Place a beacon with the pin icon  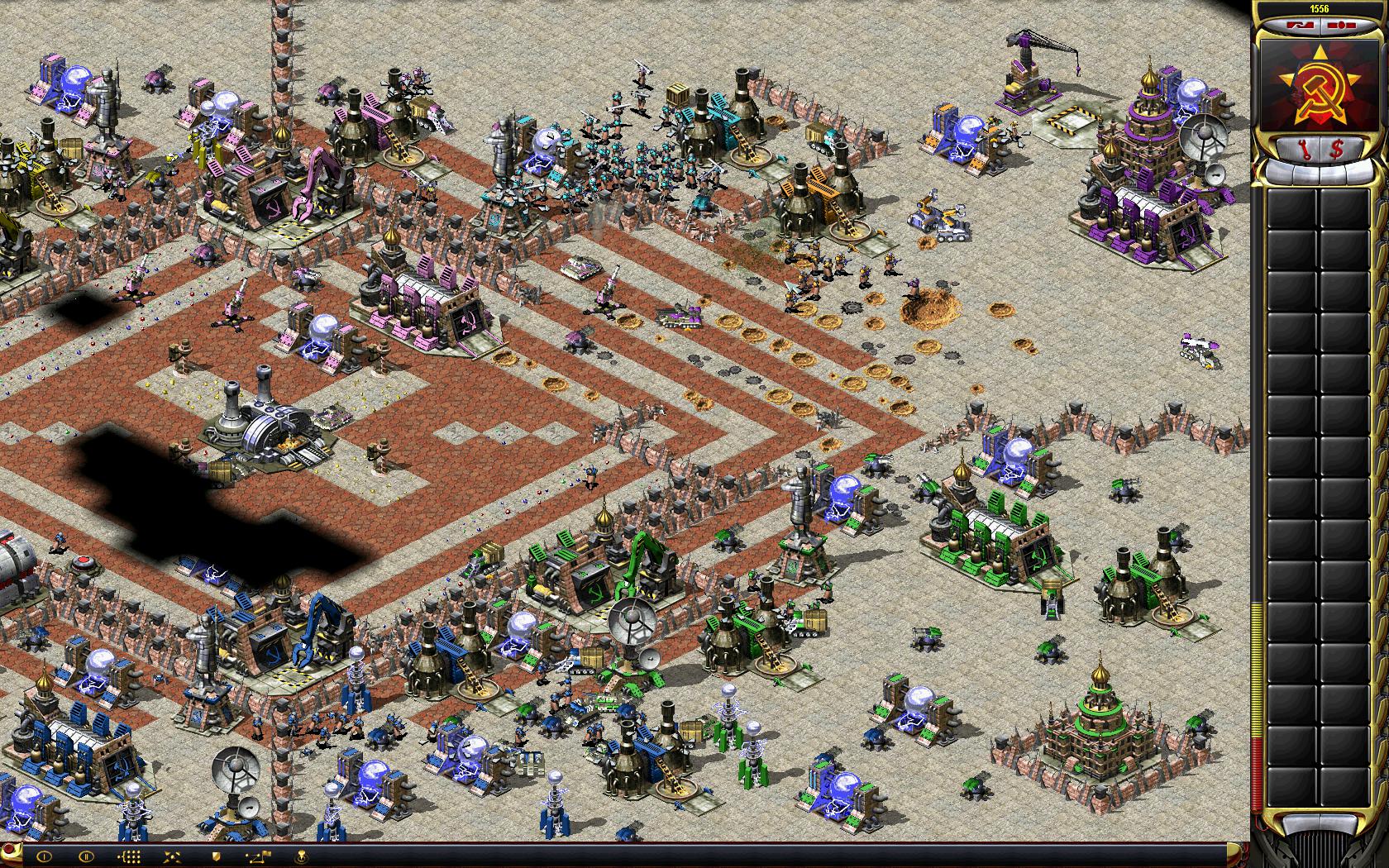302,856
